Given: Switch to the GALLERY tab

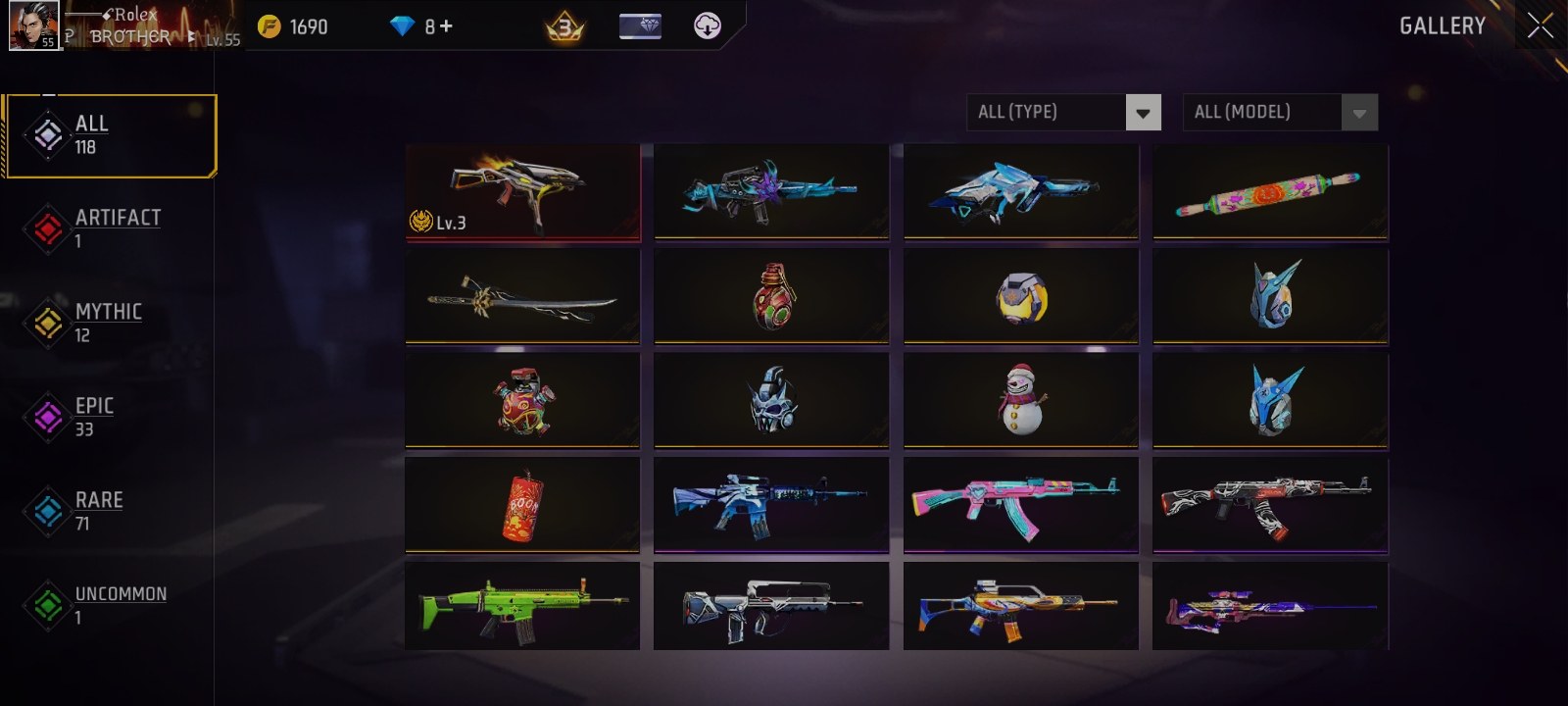Looking at the screenshot, I should [x=1442, y=26].
